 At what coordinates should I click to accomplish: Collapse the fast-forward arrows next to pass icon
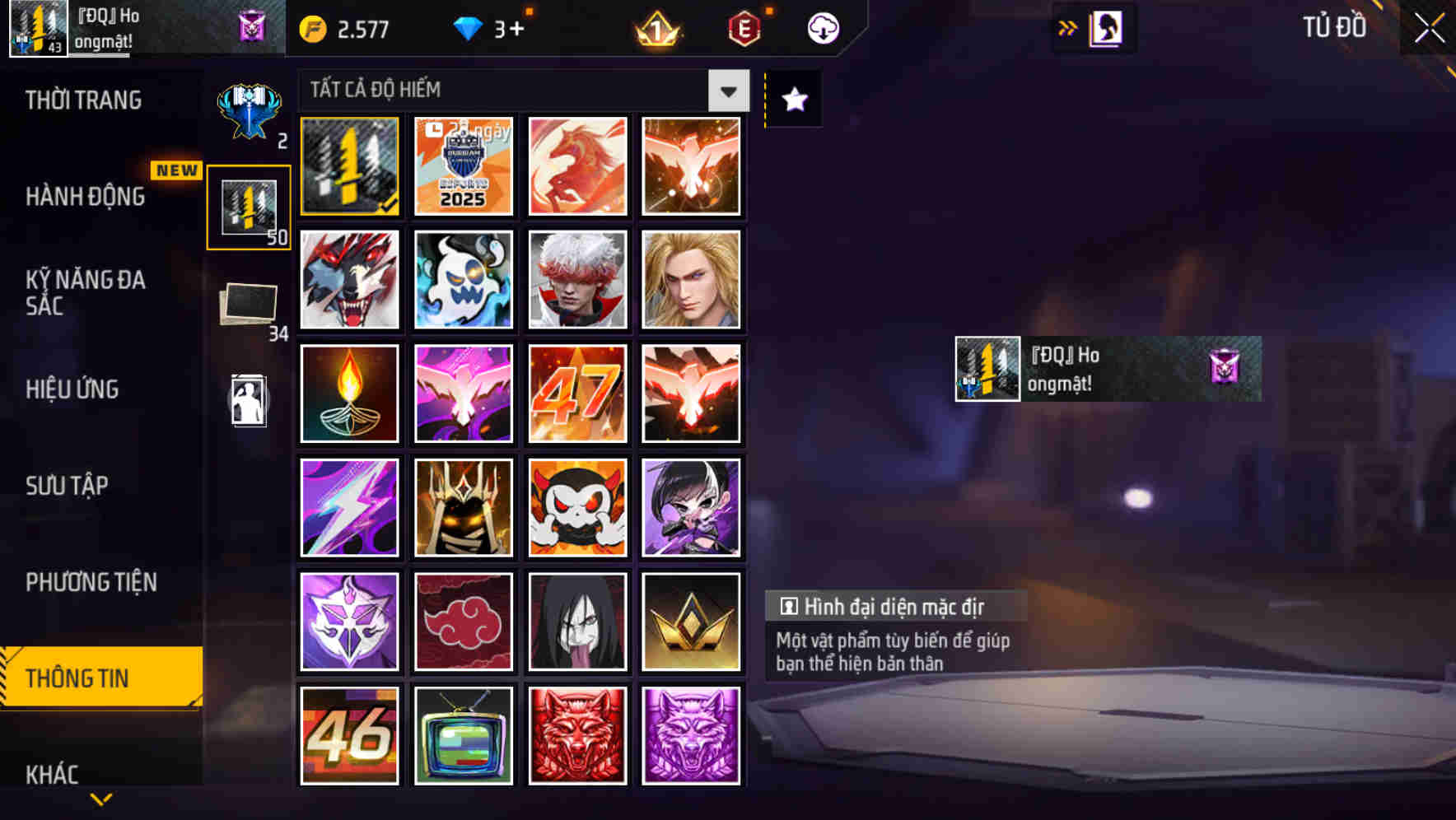tap(1066, 27)
